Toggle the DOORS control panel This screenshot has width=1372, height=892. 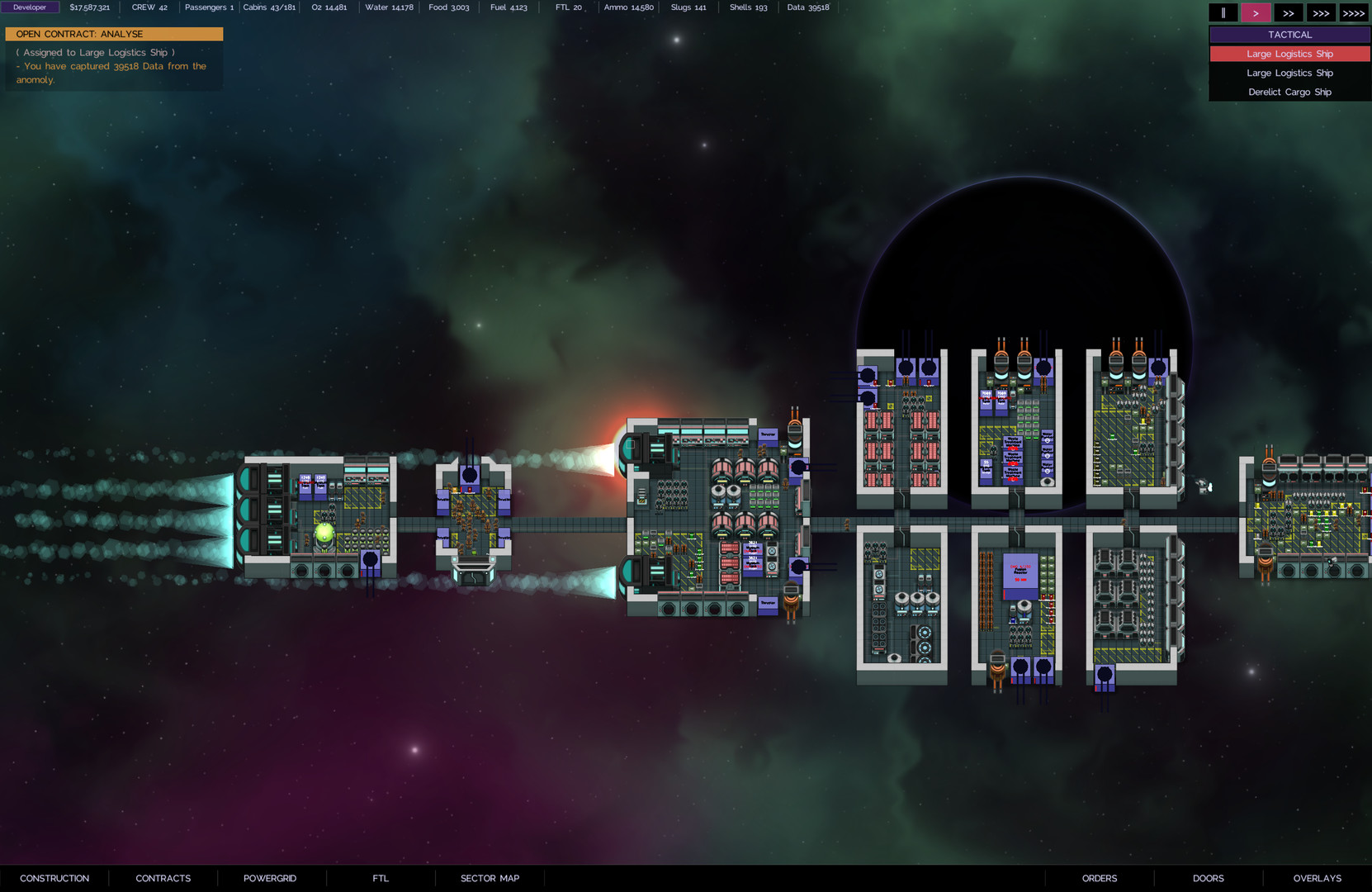tap(1208, 878)
